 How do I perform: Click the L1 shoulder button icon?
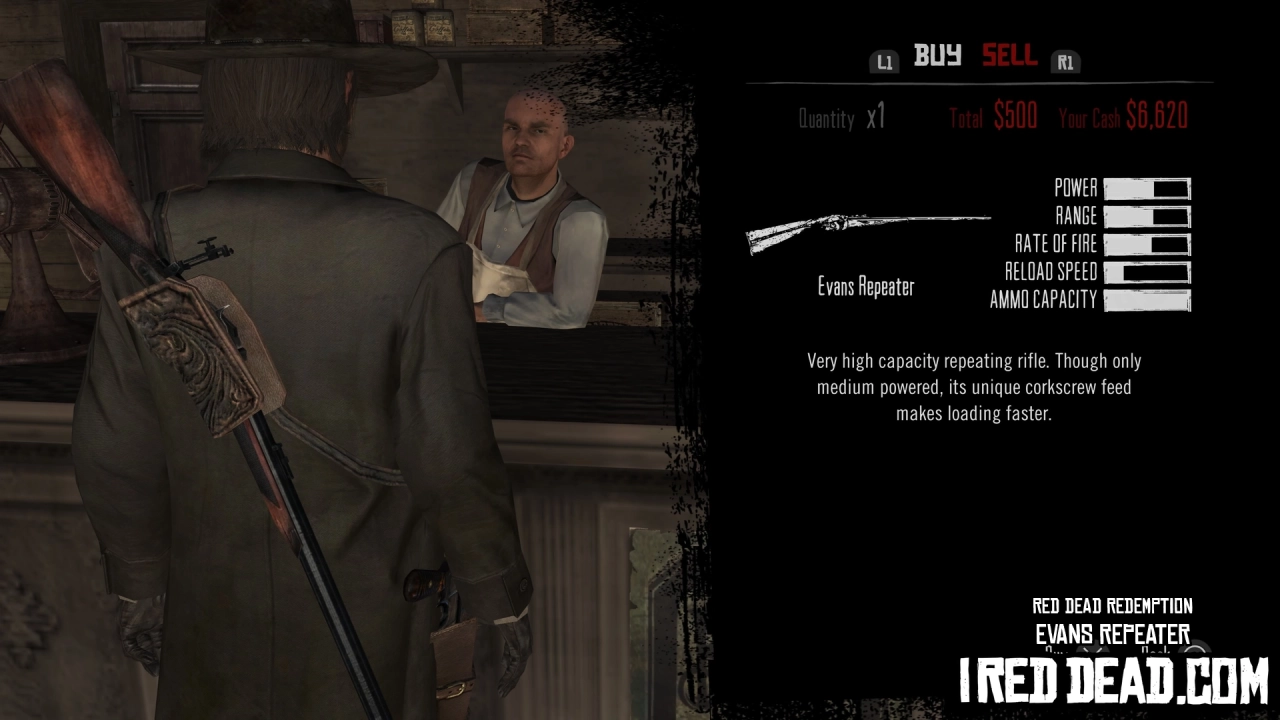(884, 61)
